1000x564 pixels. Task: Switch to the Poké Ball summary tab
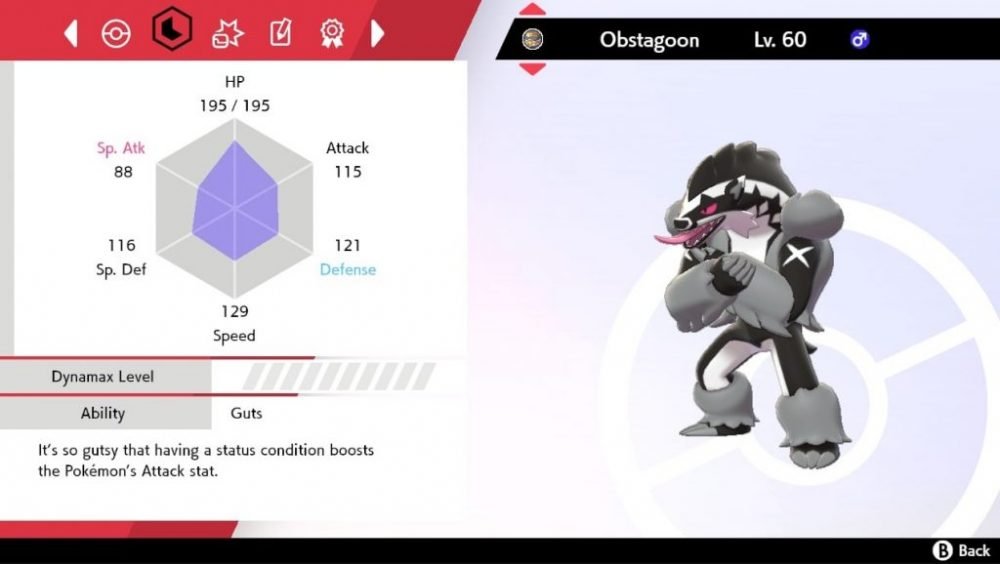click(x=116, y=34)
